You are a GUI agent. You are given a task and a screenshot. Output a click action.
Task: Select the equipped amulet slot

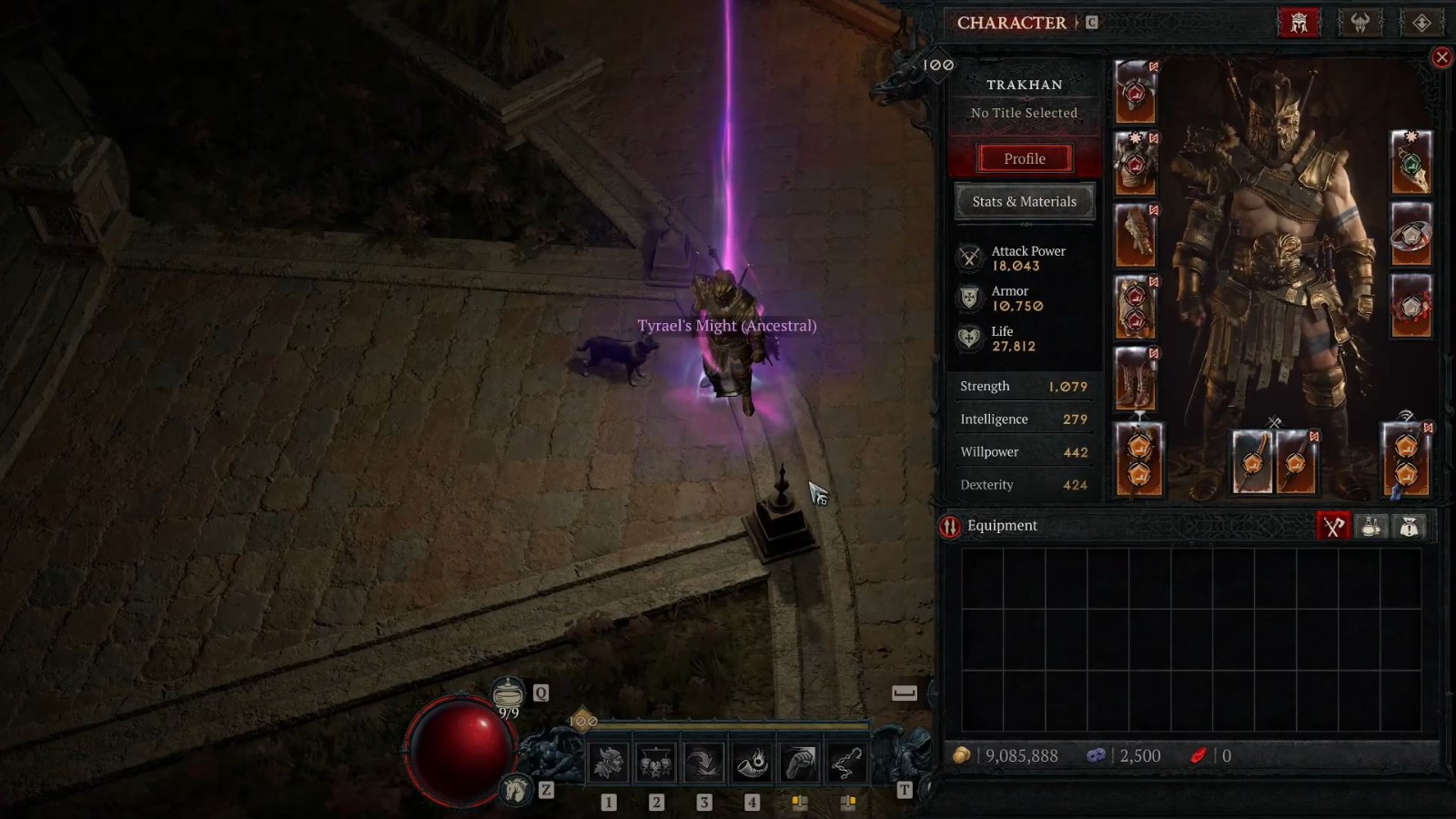pyautogui.click(x=1411, y=164)
